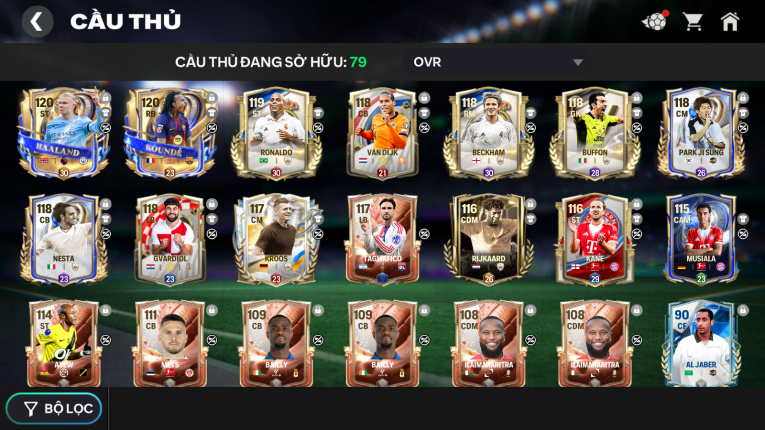Open the football icon with red notification
765x430 pixels.
click(654, 21)
